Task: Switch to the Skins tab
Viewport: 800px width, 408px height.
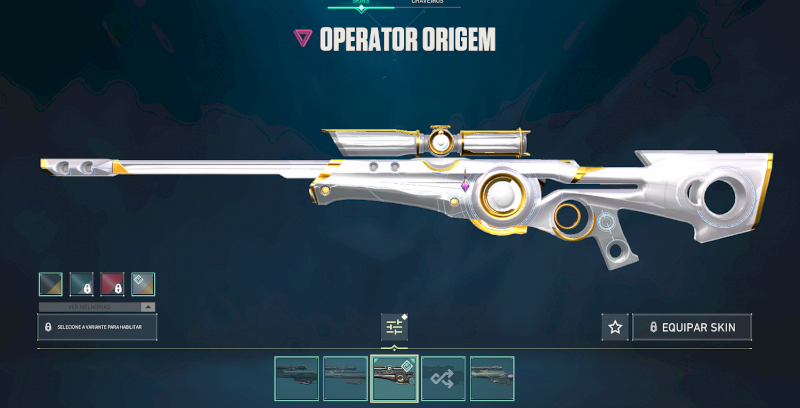Action: click(360, 3)
